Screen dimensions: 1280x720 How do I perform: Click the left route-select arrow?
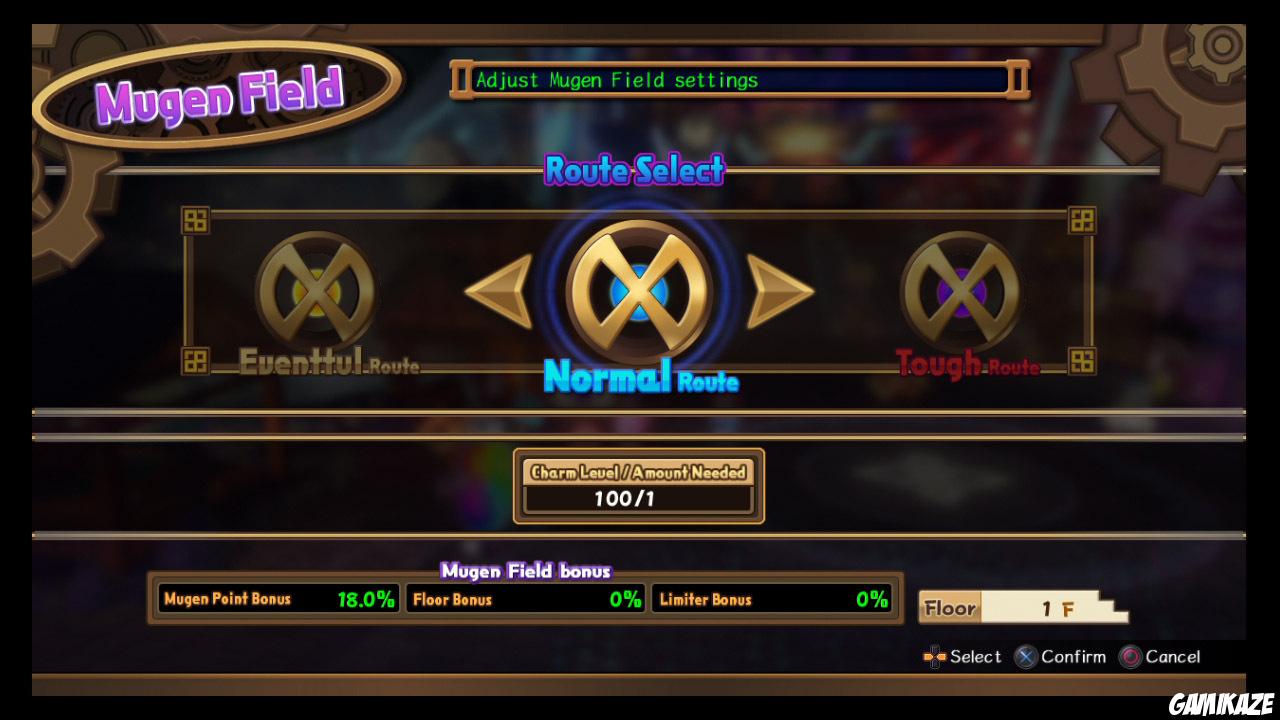tap(498, 290)
